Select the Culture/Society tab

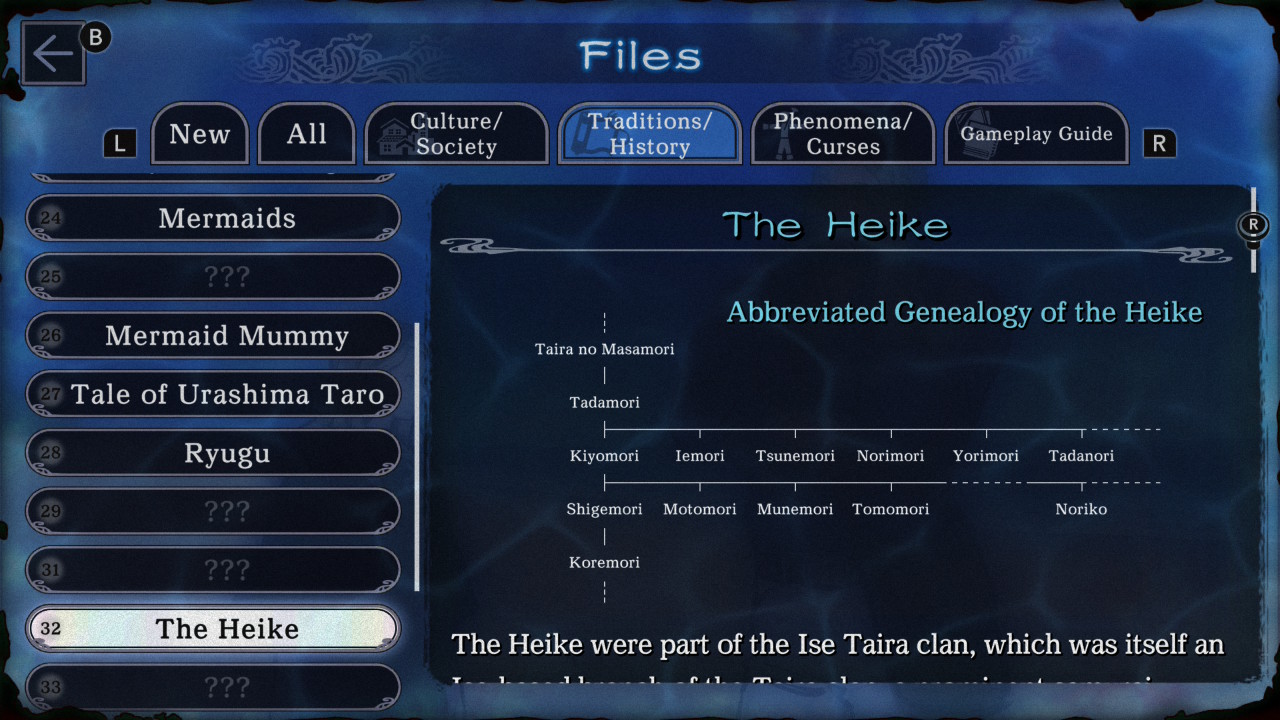tap(456, 134)
